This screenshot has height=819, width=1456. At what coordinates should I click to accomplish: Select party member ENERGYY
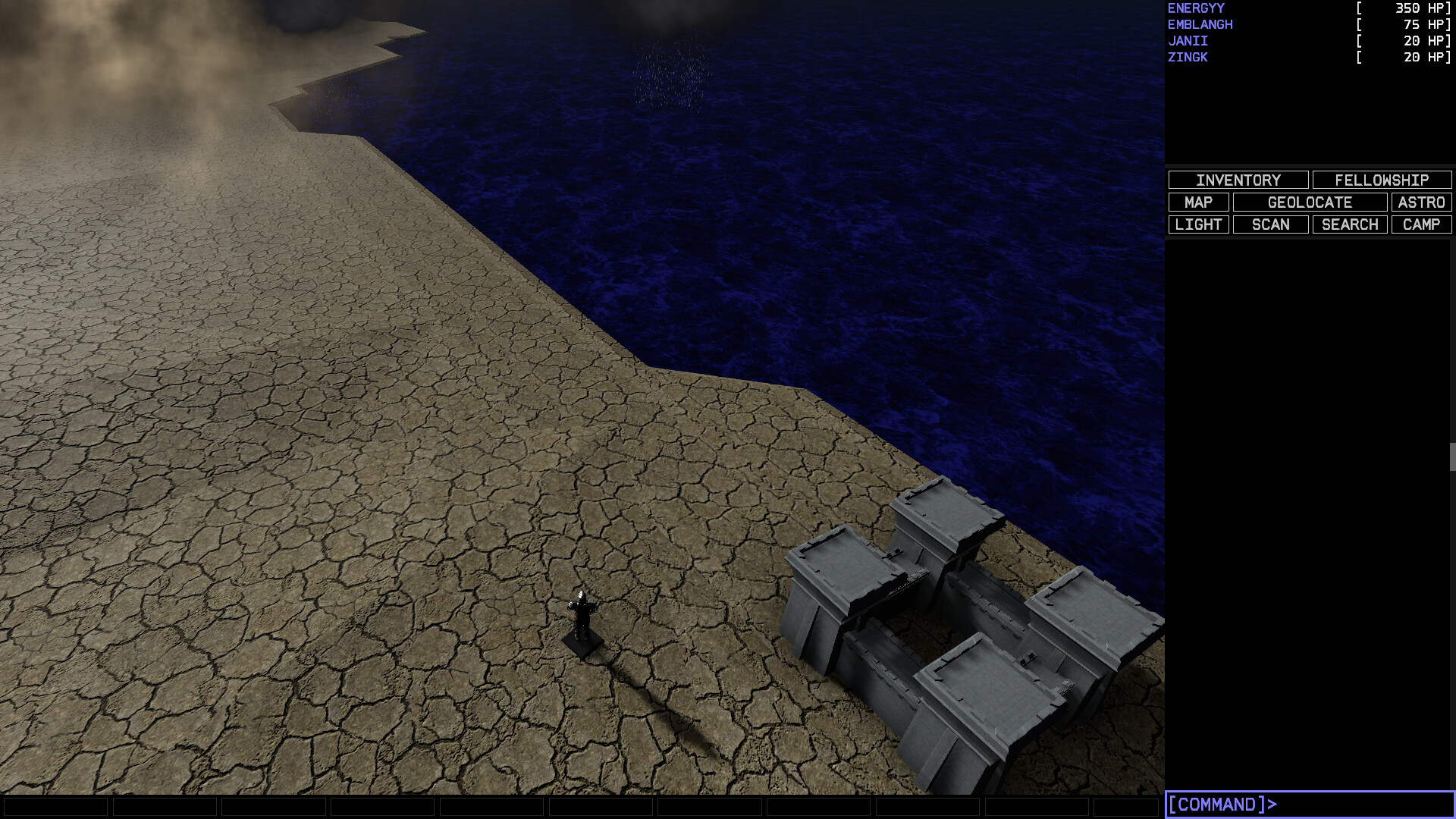pyautogui.click(x=1196, y=8)
